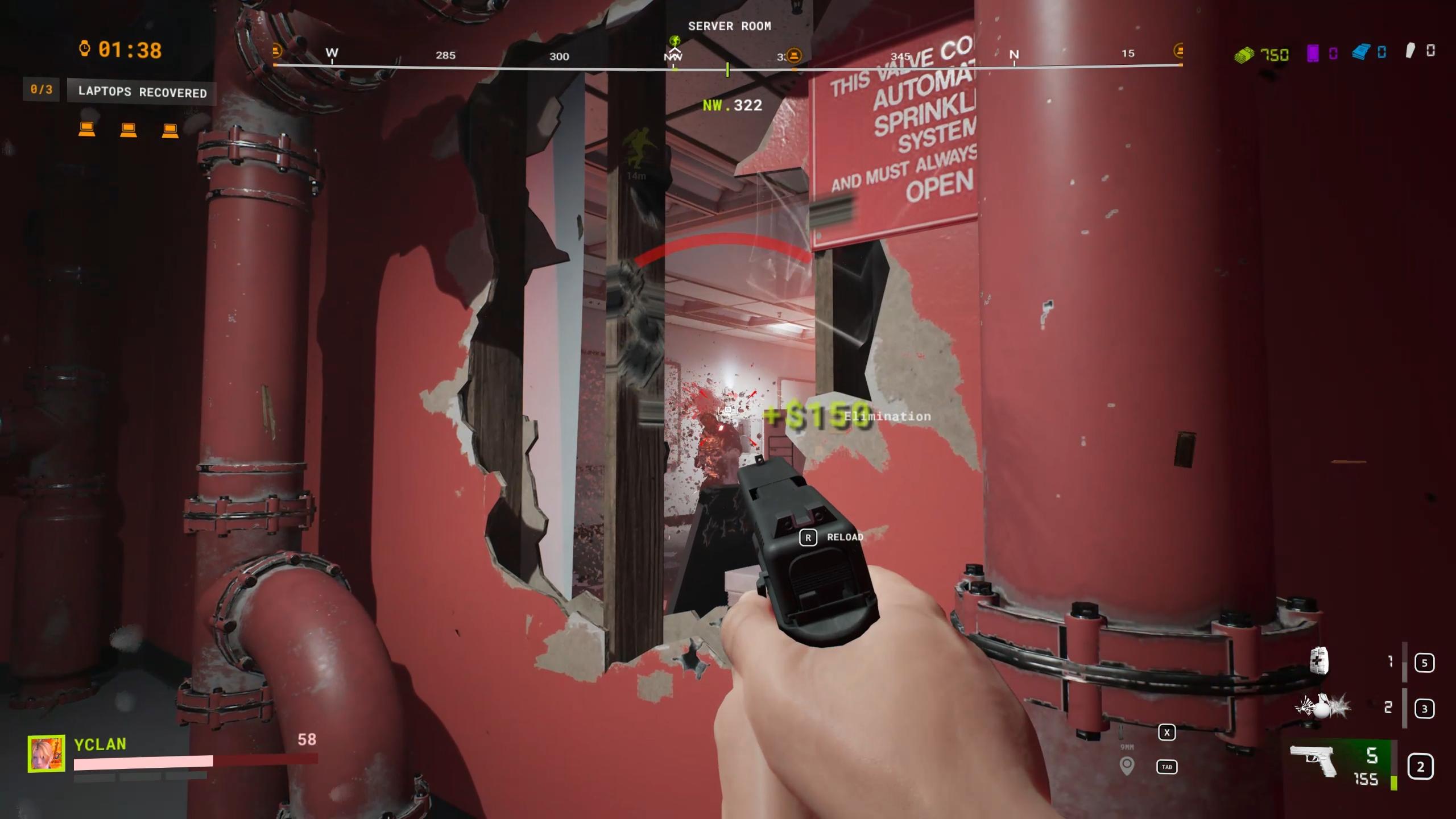
Task: Choose the medkit pouch icon
Action: click(1319, 661)
